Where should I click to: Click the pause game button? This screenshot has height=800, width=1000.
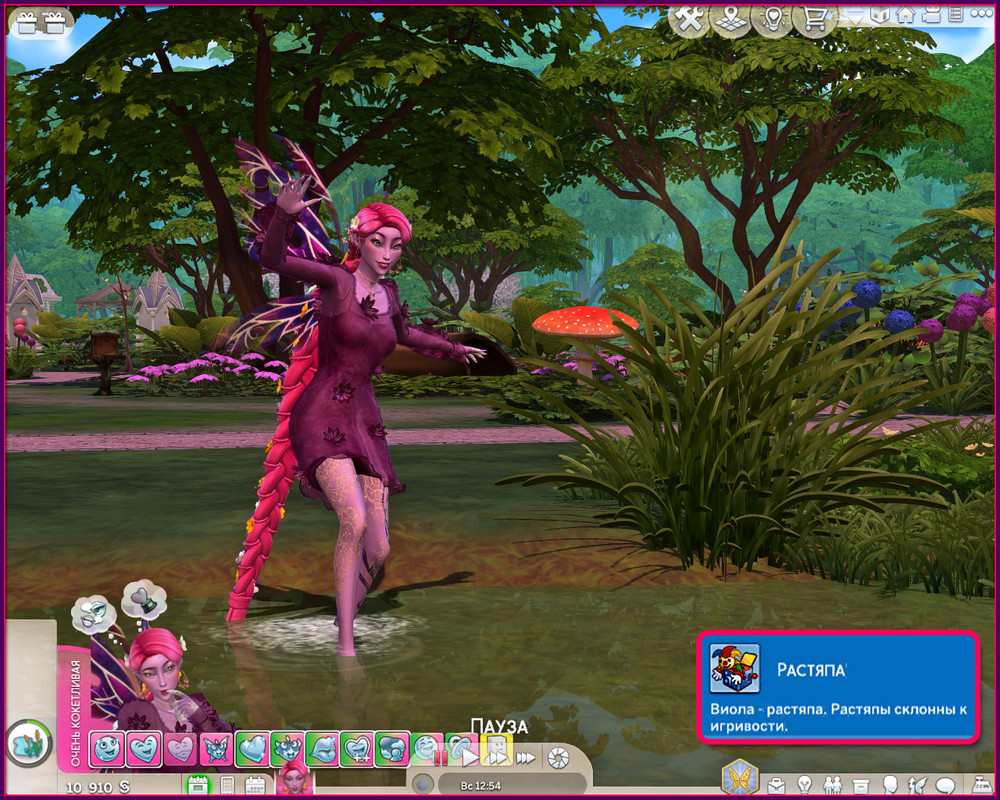[440, 757]
